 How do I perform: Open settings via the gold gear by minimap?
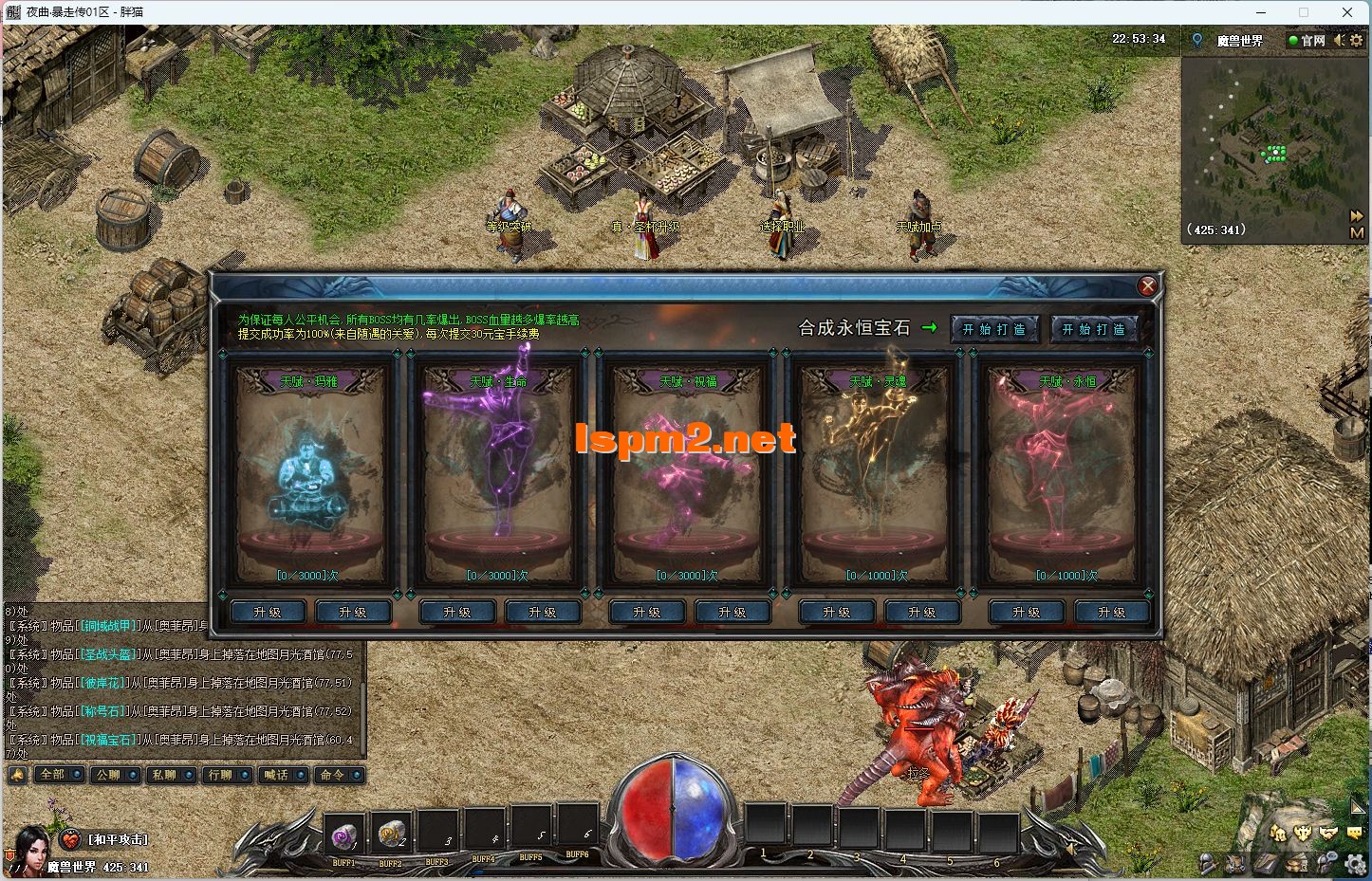point(1358,41)
